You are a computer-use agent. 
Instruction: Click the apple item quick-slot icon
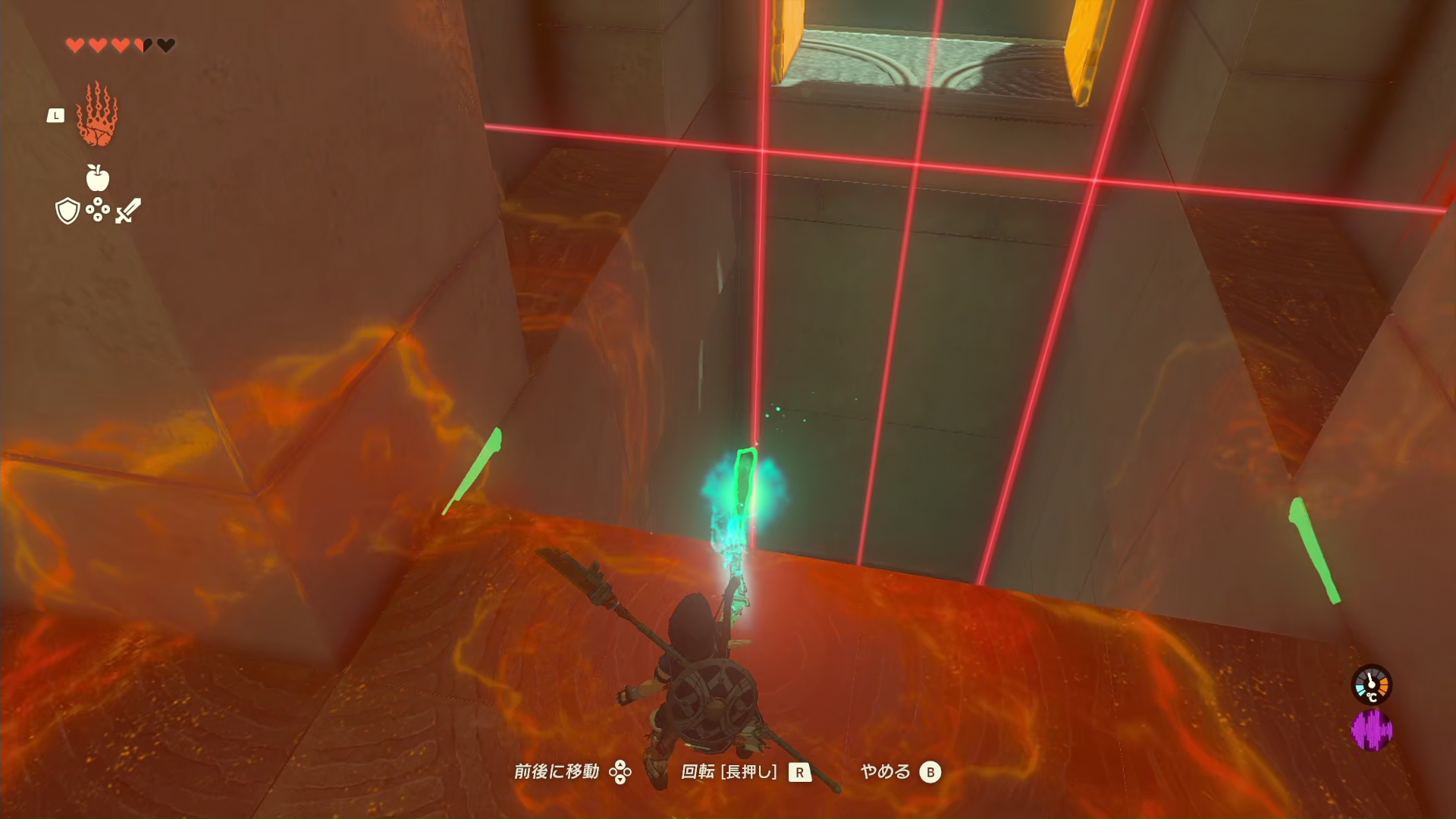[97, 178]
